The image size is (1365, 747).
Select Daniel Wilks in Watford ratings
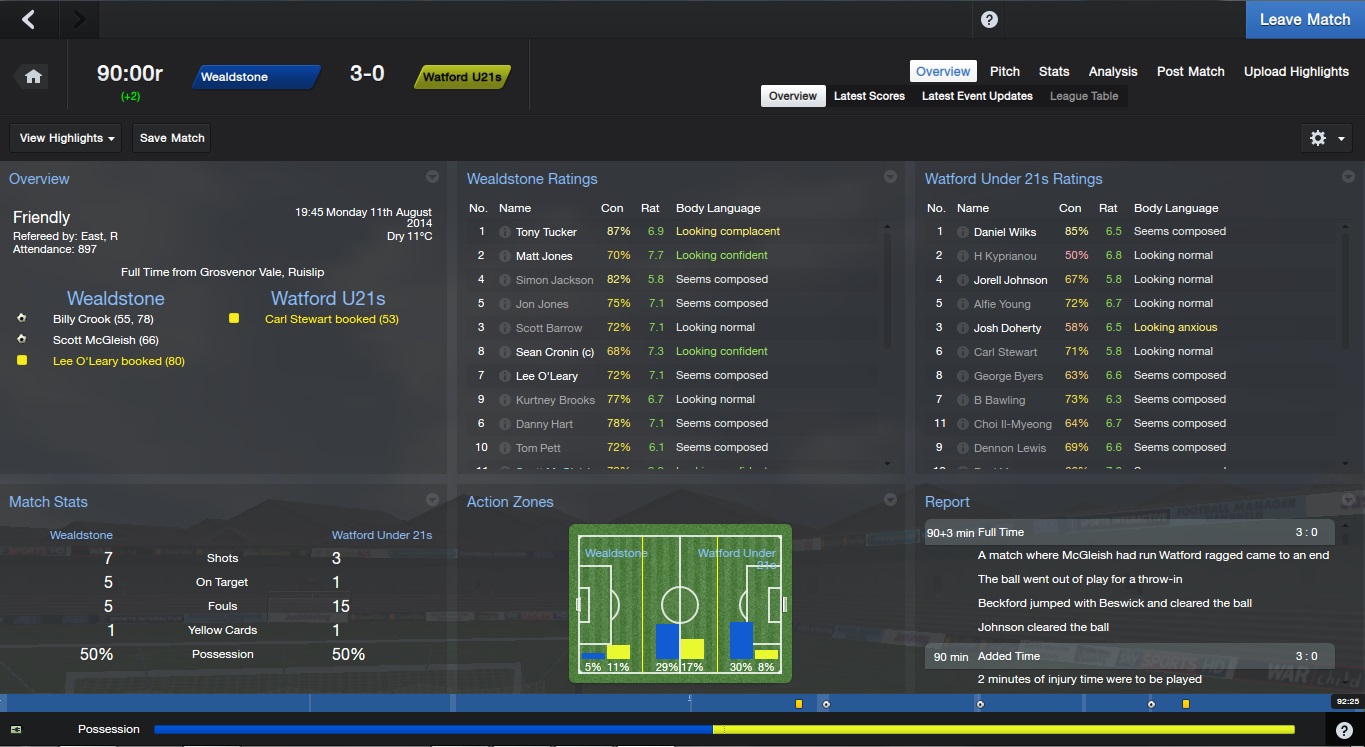coord(1004,232)
